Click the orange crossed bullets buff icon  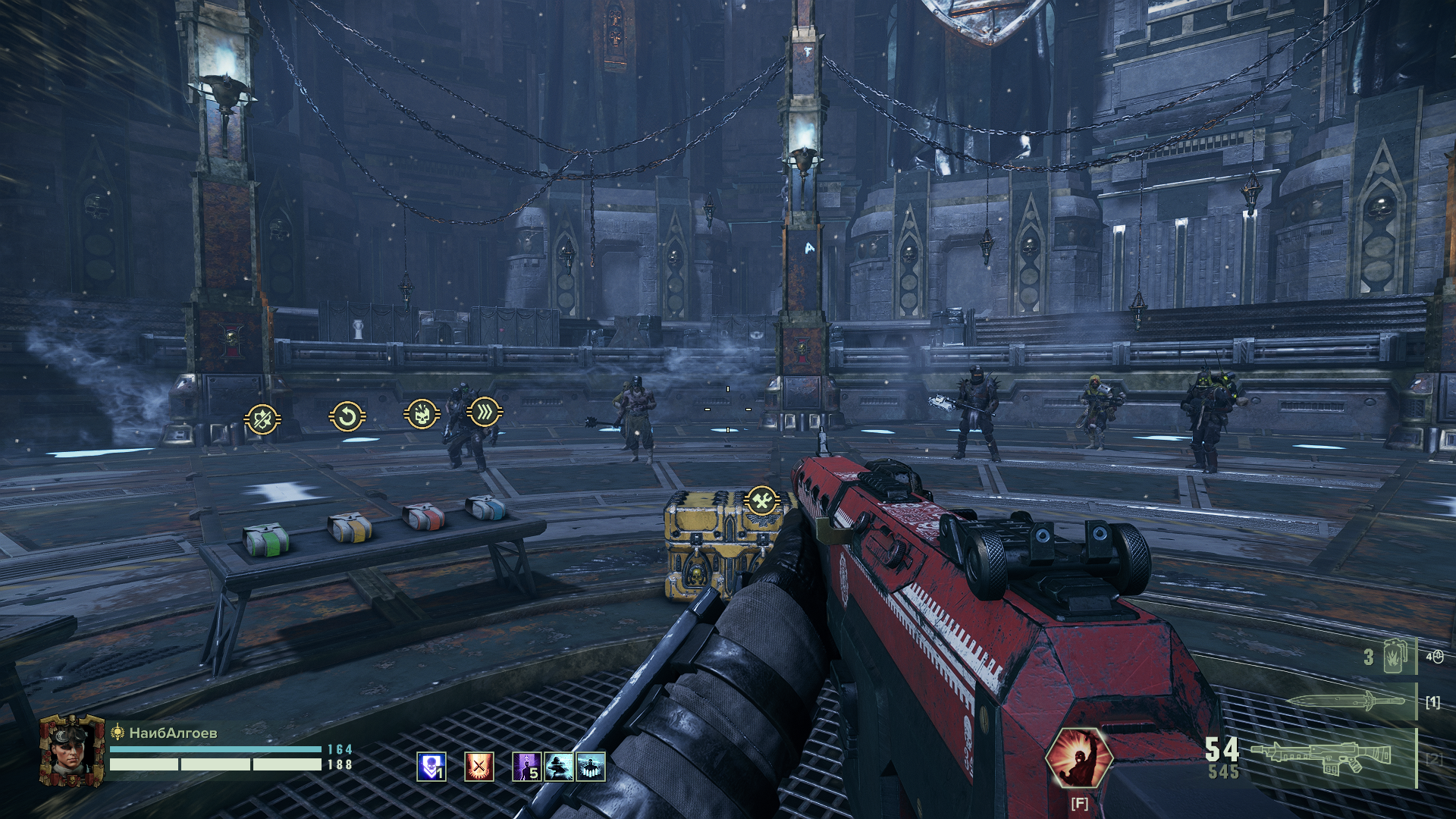click(479, 767)
